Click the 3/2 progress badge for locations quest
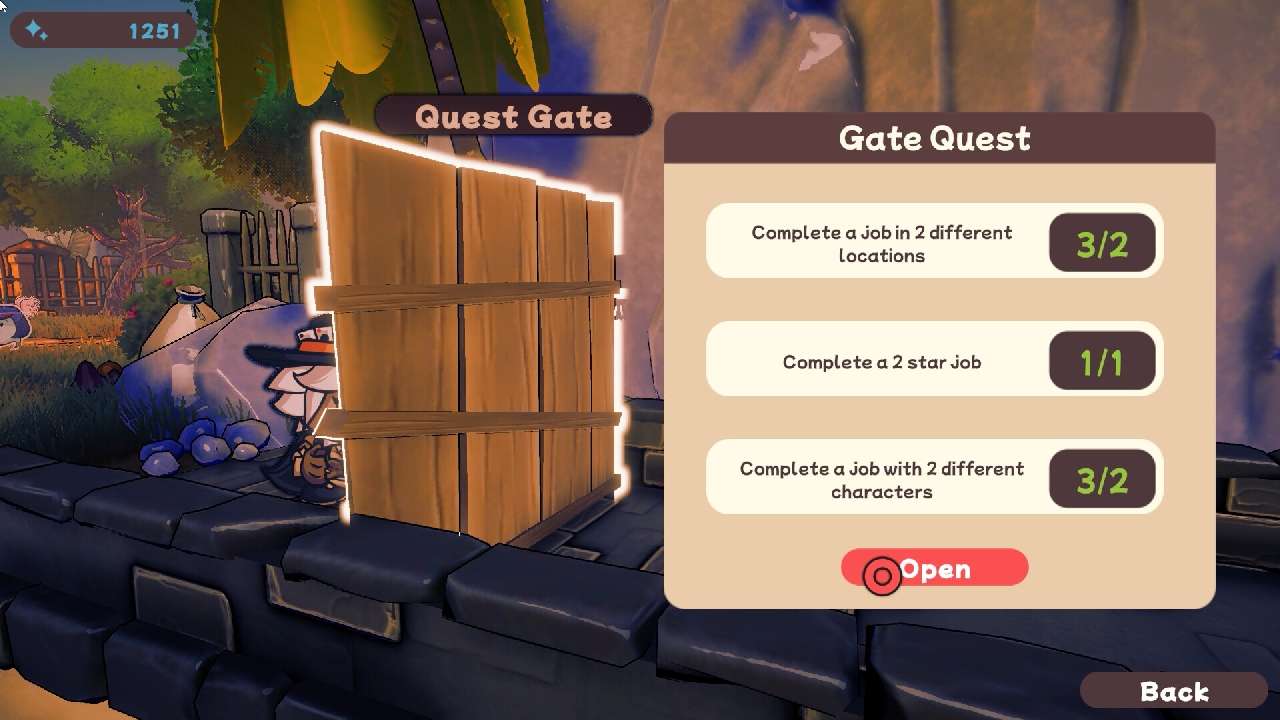1280x720 pixels. pos(1101,241)
